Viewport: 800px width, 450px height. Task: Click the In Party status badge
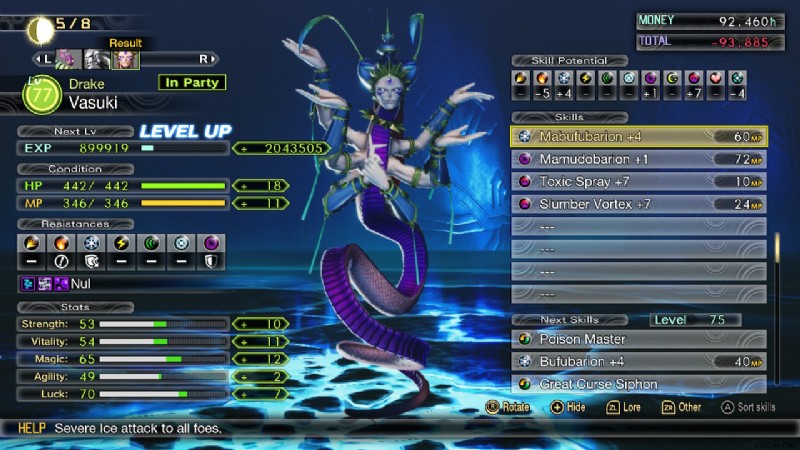pos(191,83)
